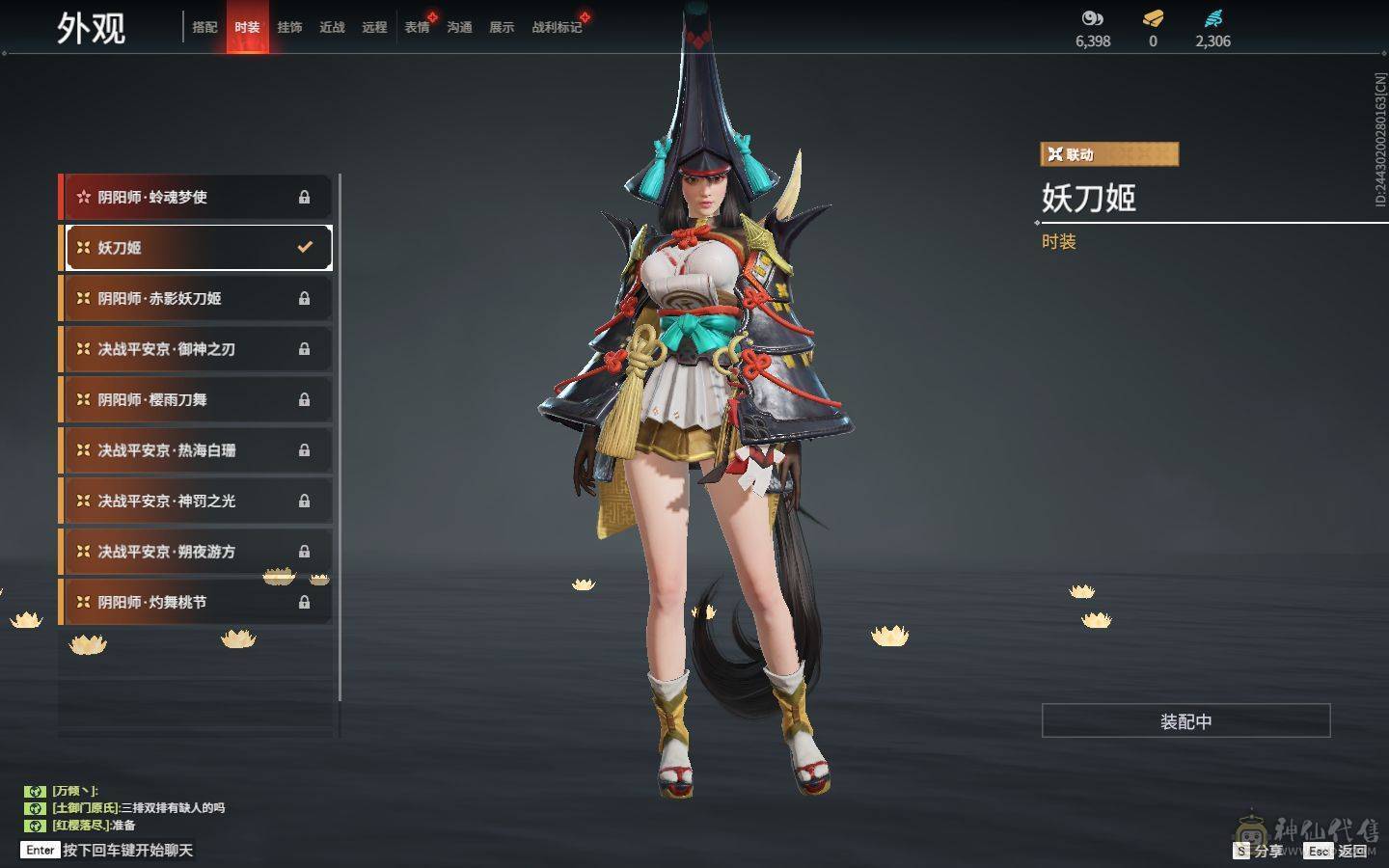Preview the 决战平安京·朔夜游方 outfit
This screenshot has width=1389, height=868.
point(196,552)
